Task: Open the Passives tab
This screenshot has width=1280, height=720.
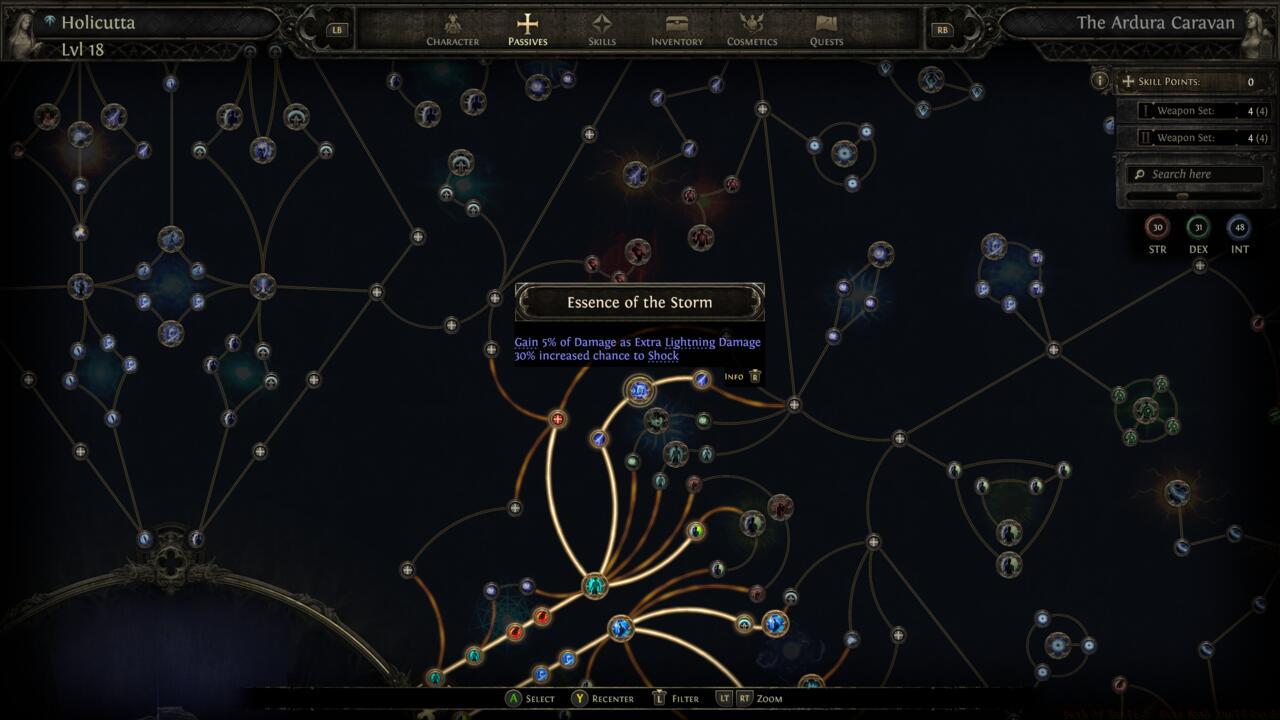Action: click(x=527, y=30)
